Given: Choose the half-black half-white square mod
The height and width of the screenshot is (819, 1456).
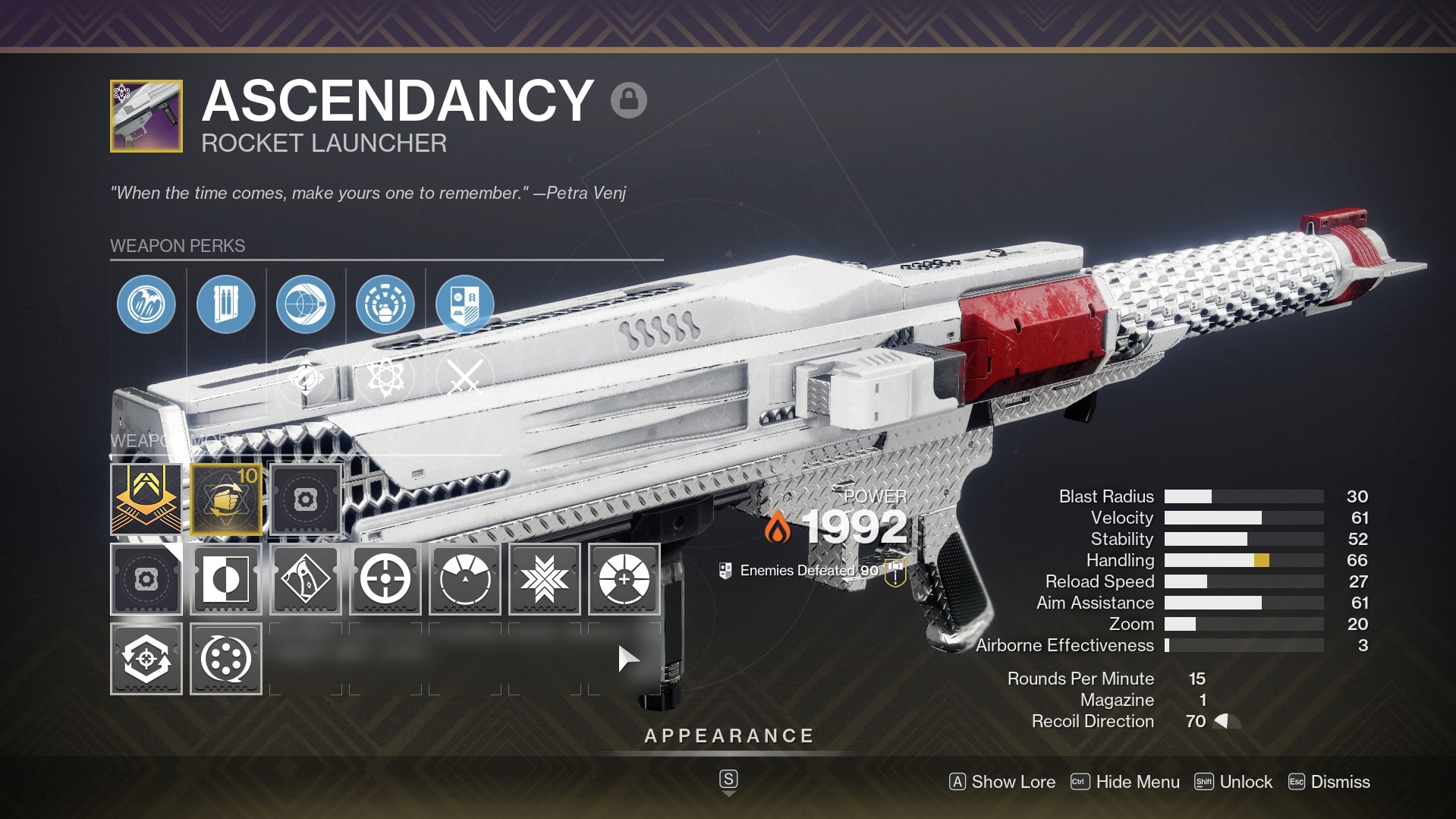Looking at the screenshot, I should (x=226, y=579).
